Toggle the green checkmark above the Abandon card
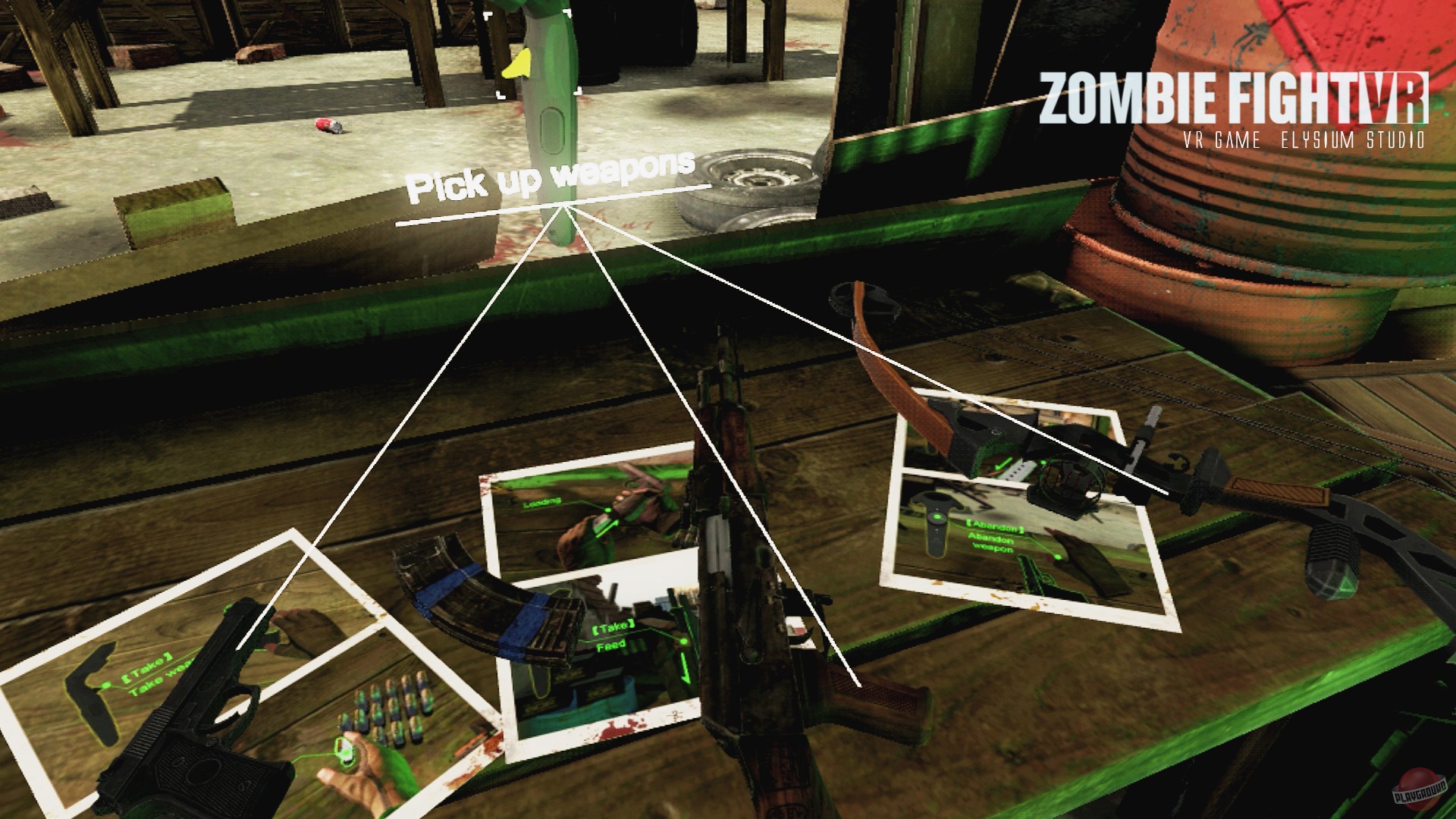Screen dimensions: 1456x819 click(1002, 464)
